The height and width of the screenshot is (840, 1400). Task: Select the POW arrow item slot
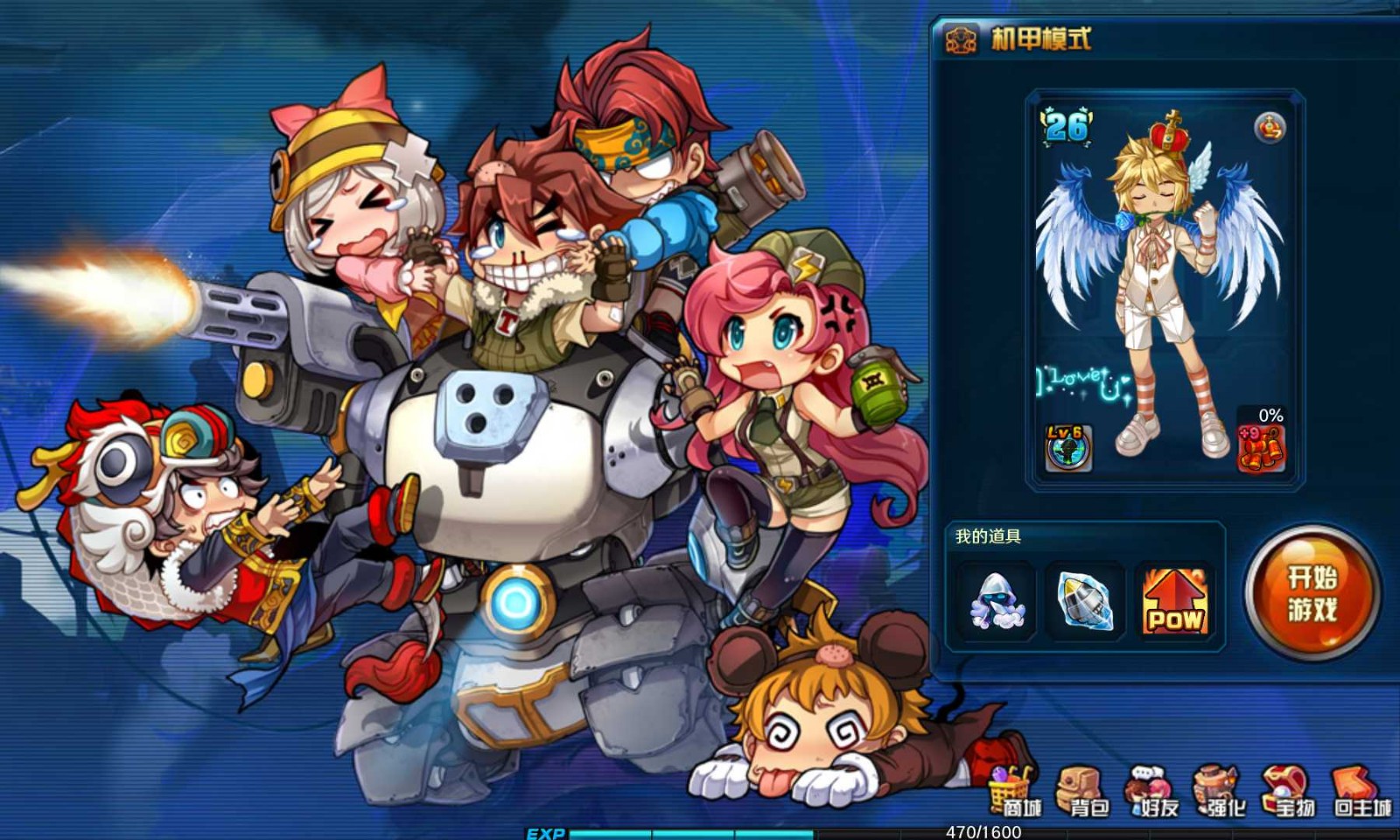[x=1174, y=601]
